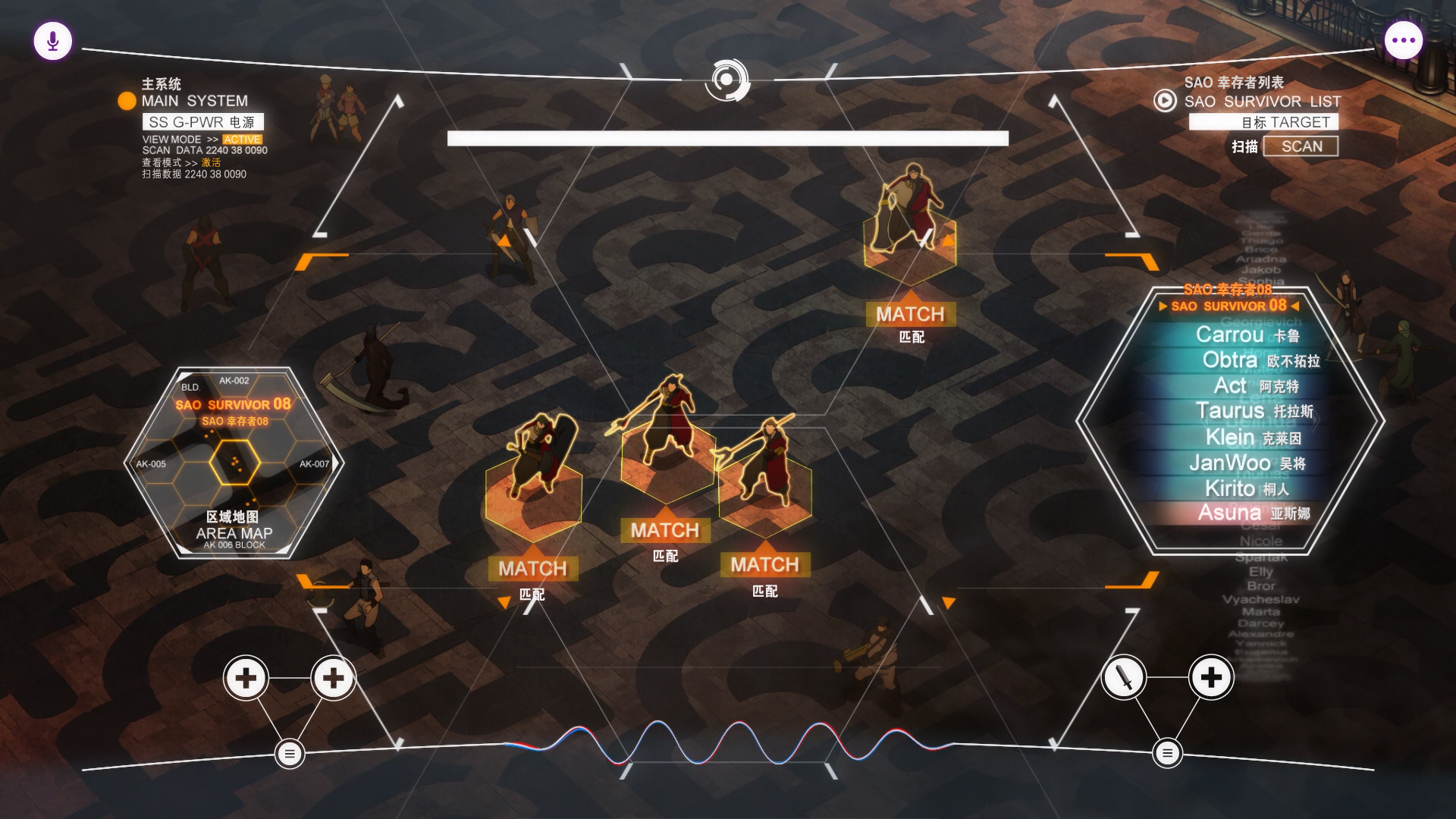Open the bottom-right list menu button
1456x819 pixels.
[x=1167, y=753]
